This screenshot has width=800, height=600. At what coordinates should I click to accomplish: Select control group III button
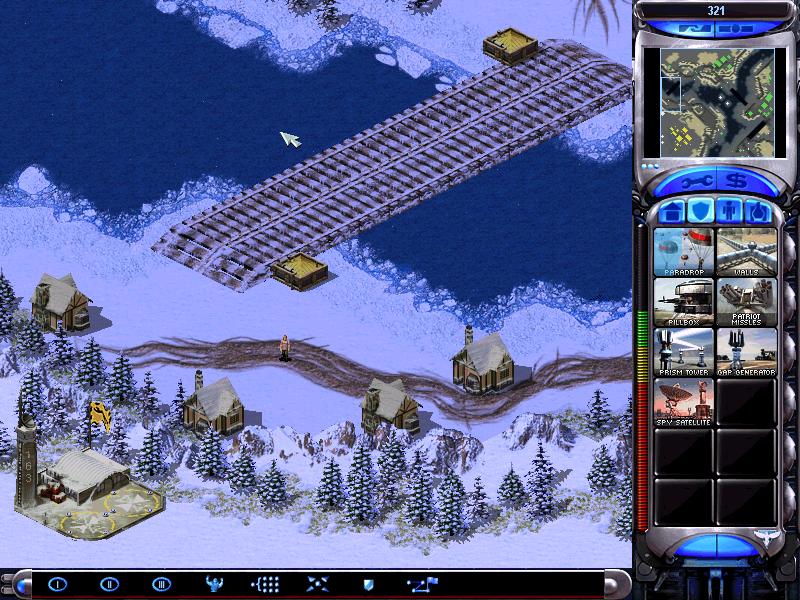point(161,584)
